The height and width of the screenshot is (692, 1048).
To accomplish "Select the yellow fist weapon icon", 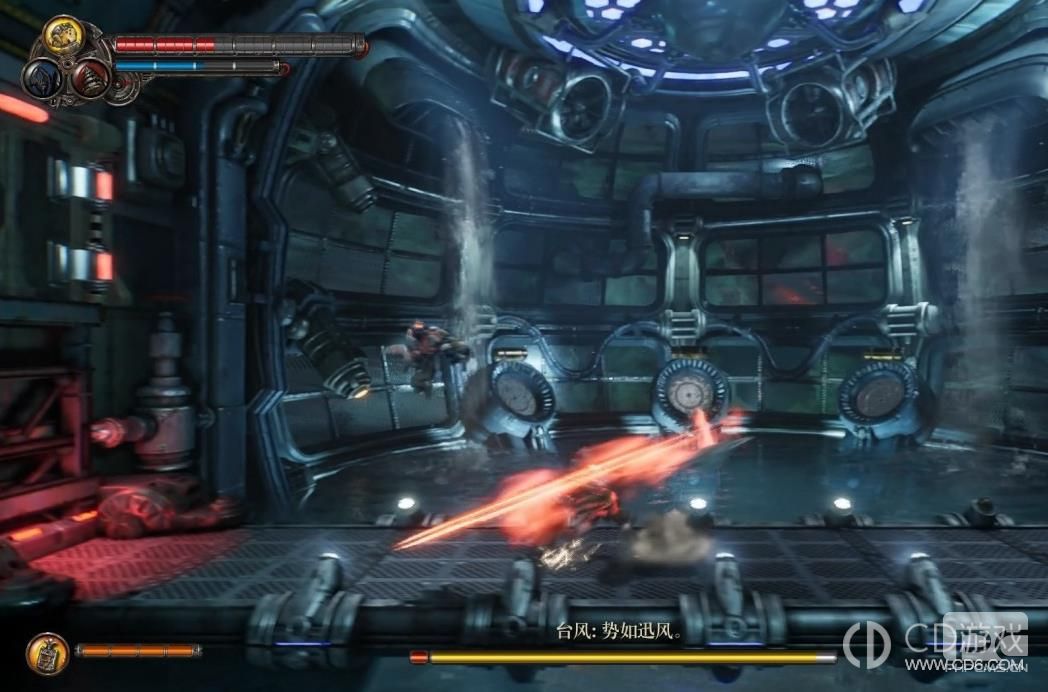I will click(63, 37).
